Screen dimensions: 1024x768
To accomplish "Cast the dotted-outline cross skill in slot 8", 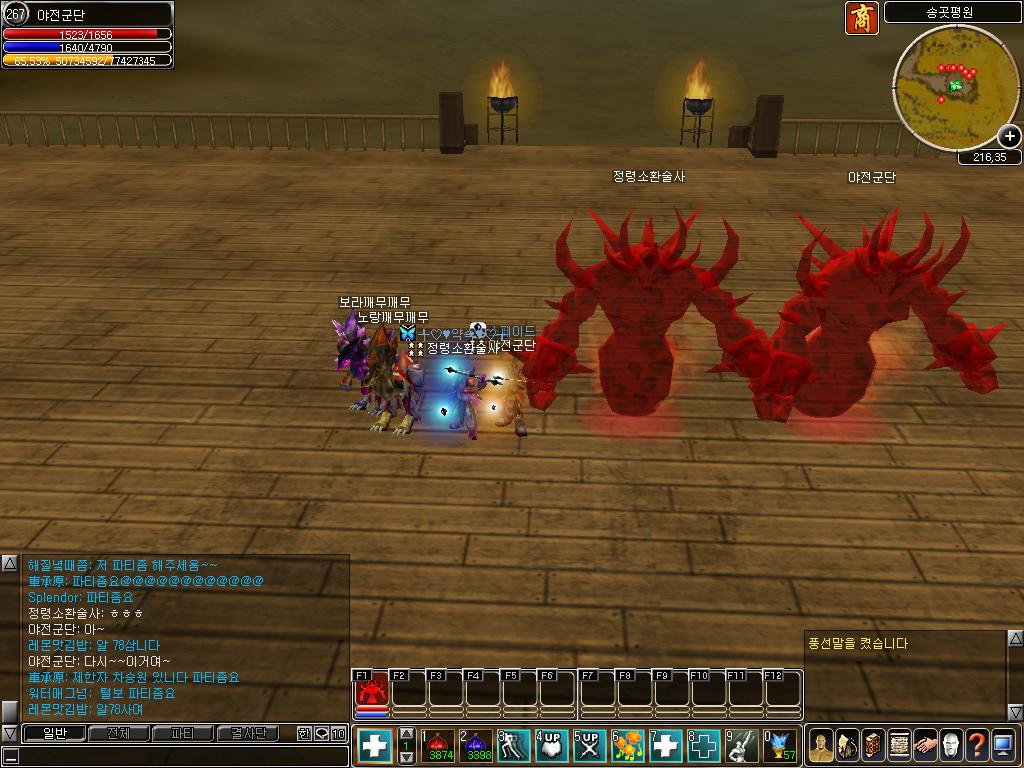I will click(704, 746).
